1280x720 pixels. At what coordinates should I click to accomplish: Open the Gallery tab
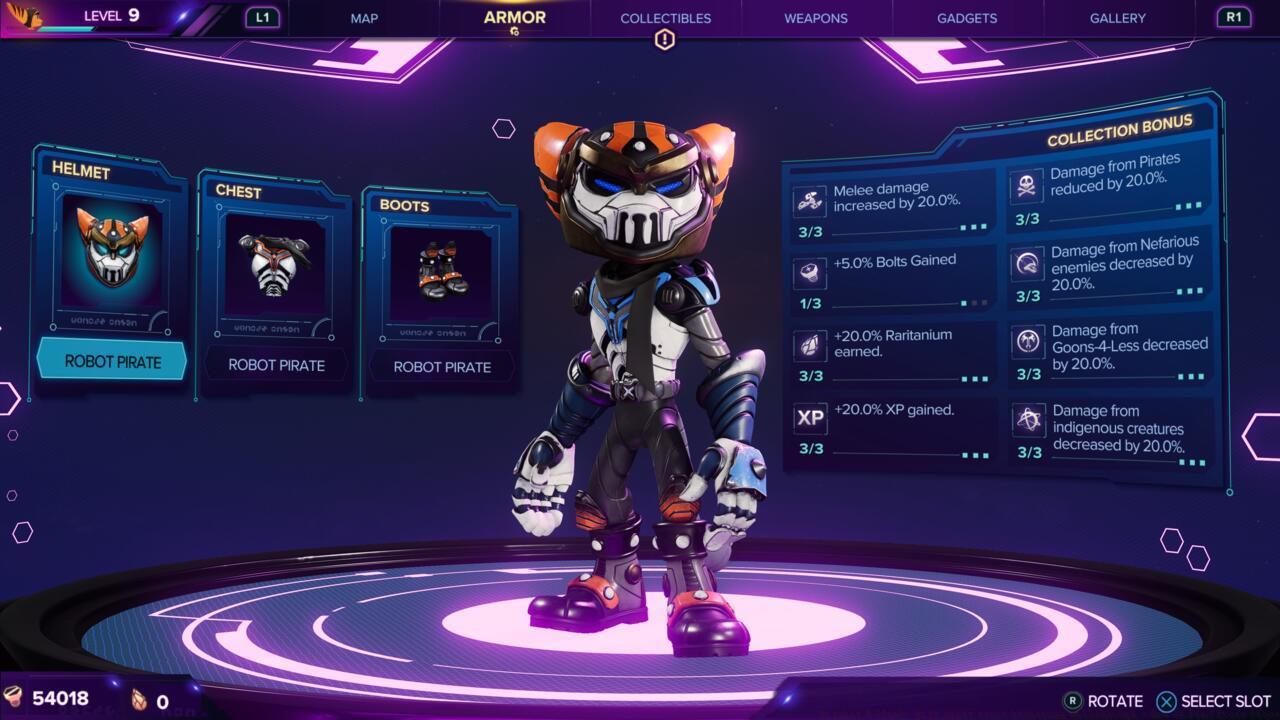click(1118, 18)
